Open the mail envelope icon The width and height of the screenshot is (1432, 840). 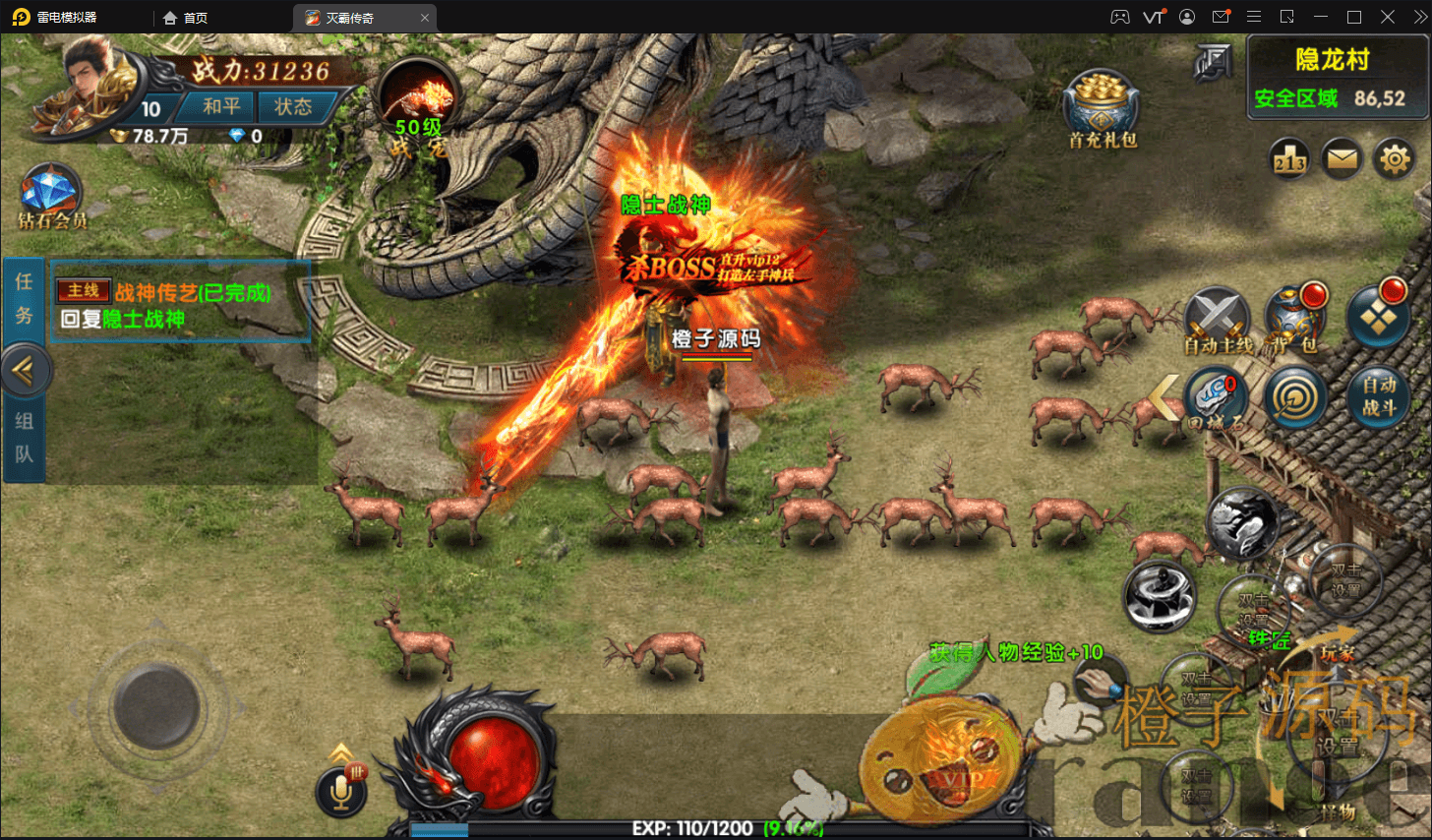[x=1342, y=158]
